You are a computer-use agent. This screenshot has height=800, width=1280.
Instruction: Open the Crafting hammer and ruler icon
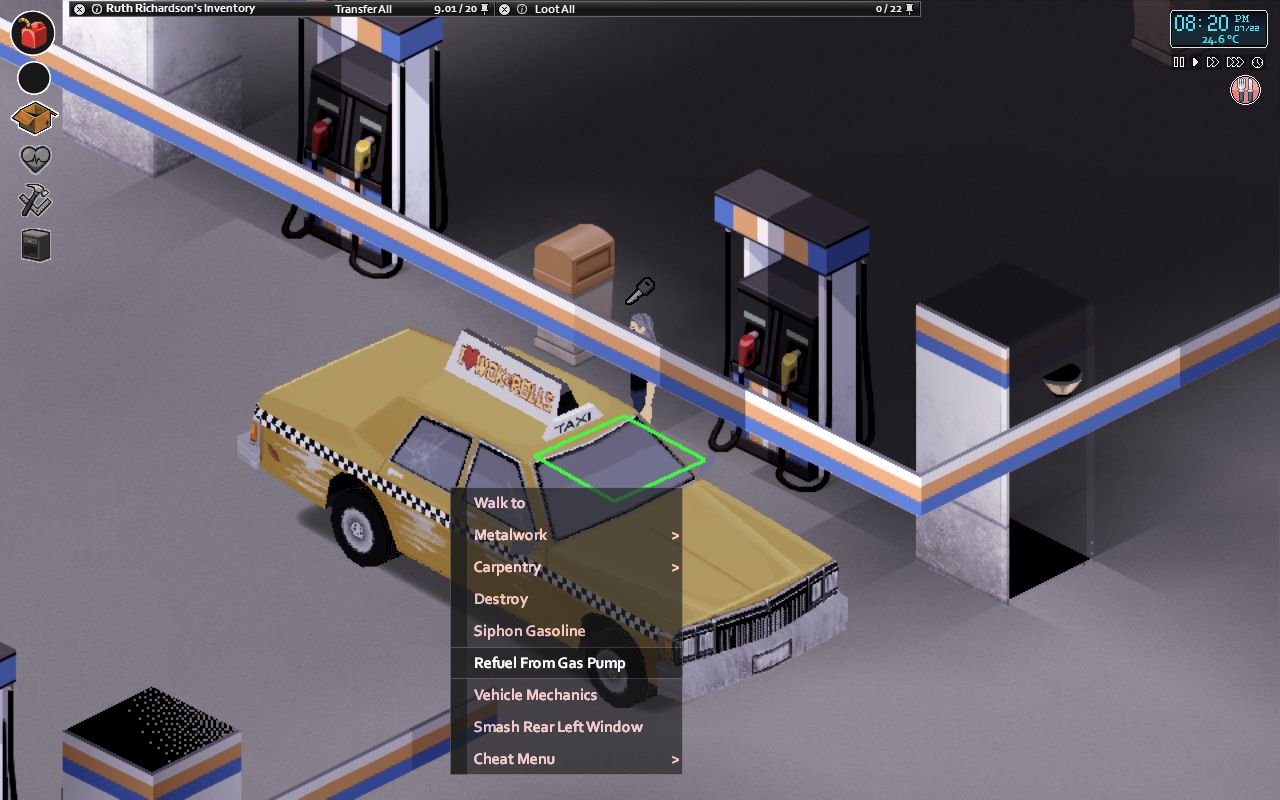(x=34, y=201)
